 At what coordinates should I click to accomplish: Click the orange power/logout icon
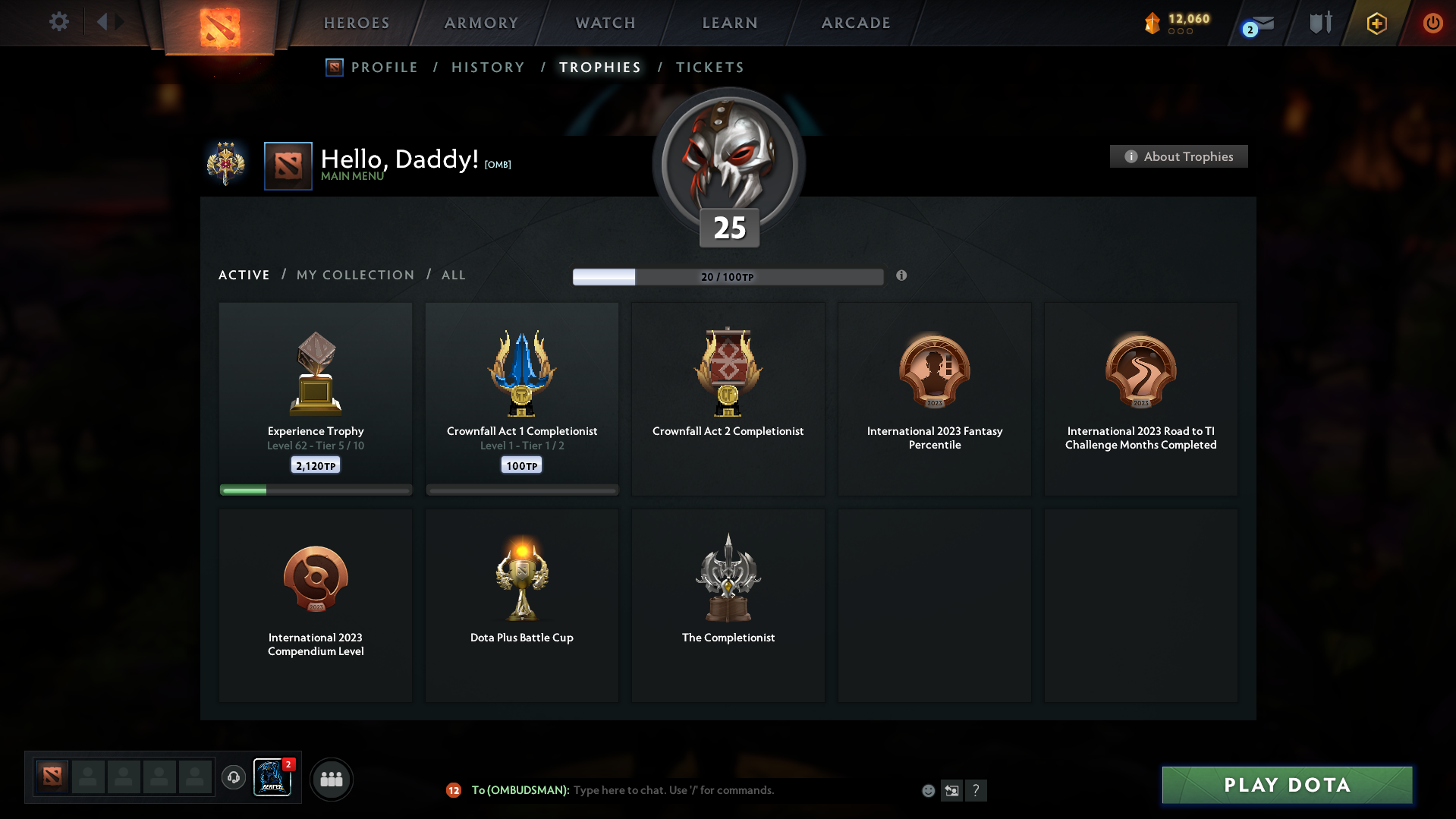click(x=1432, y=23)
